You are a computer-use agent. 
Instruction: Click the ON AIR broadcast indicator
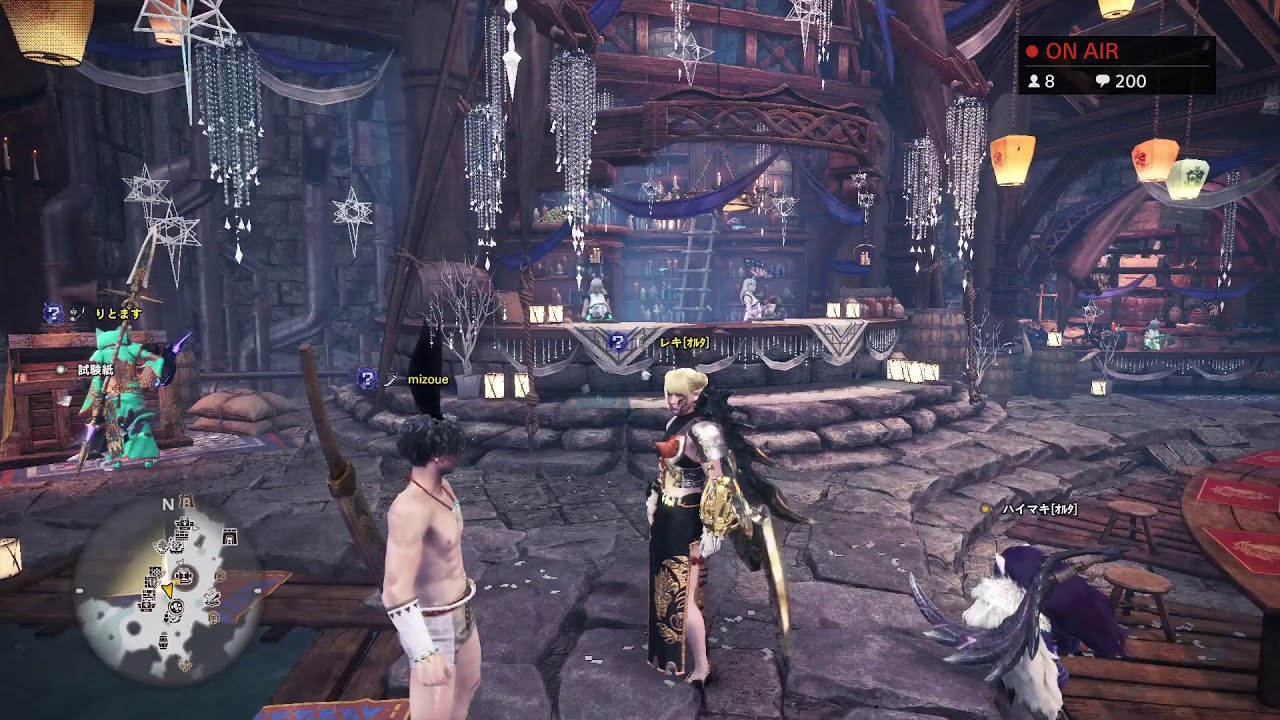[x=1072, y=52]
